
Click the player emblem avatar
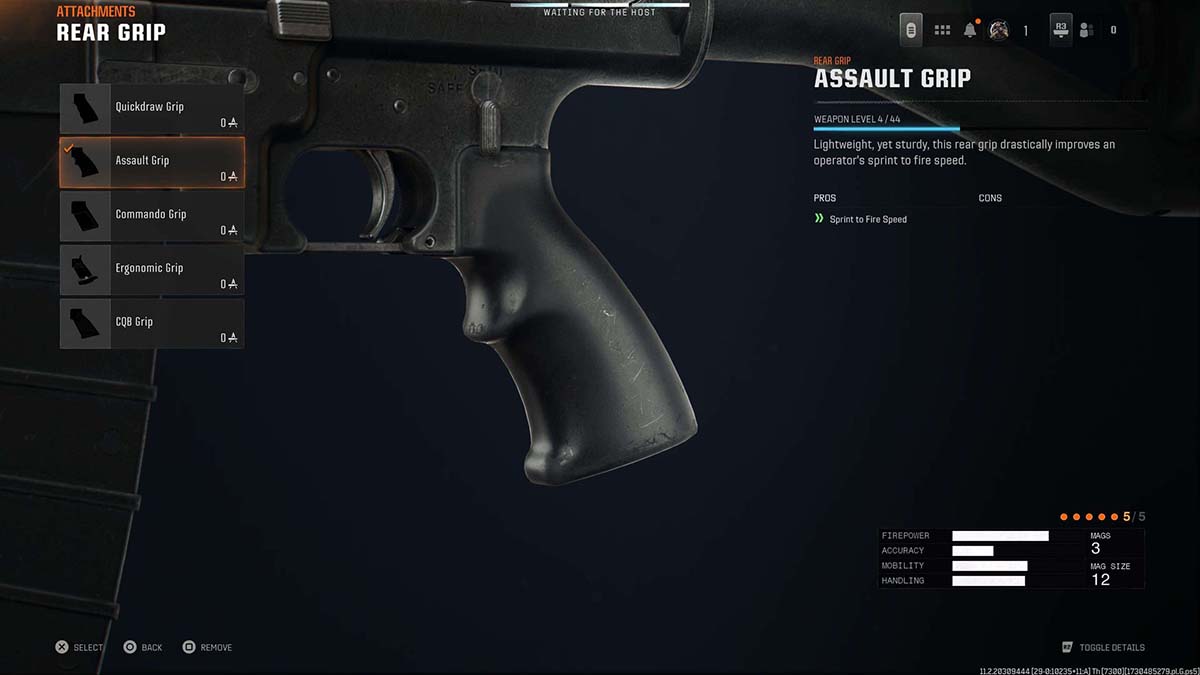(998, 30)
